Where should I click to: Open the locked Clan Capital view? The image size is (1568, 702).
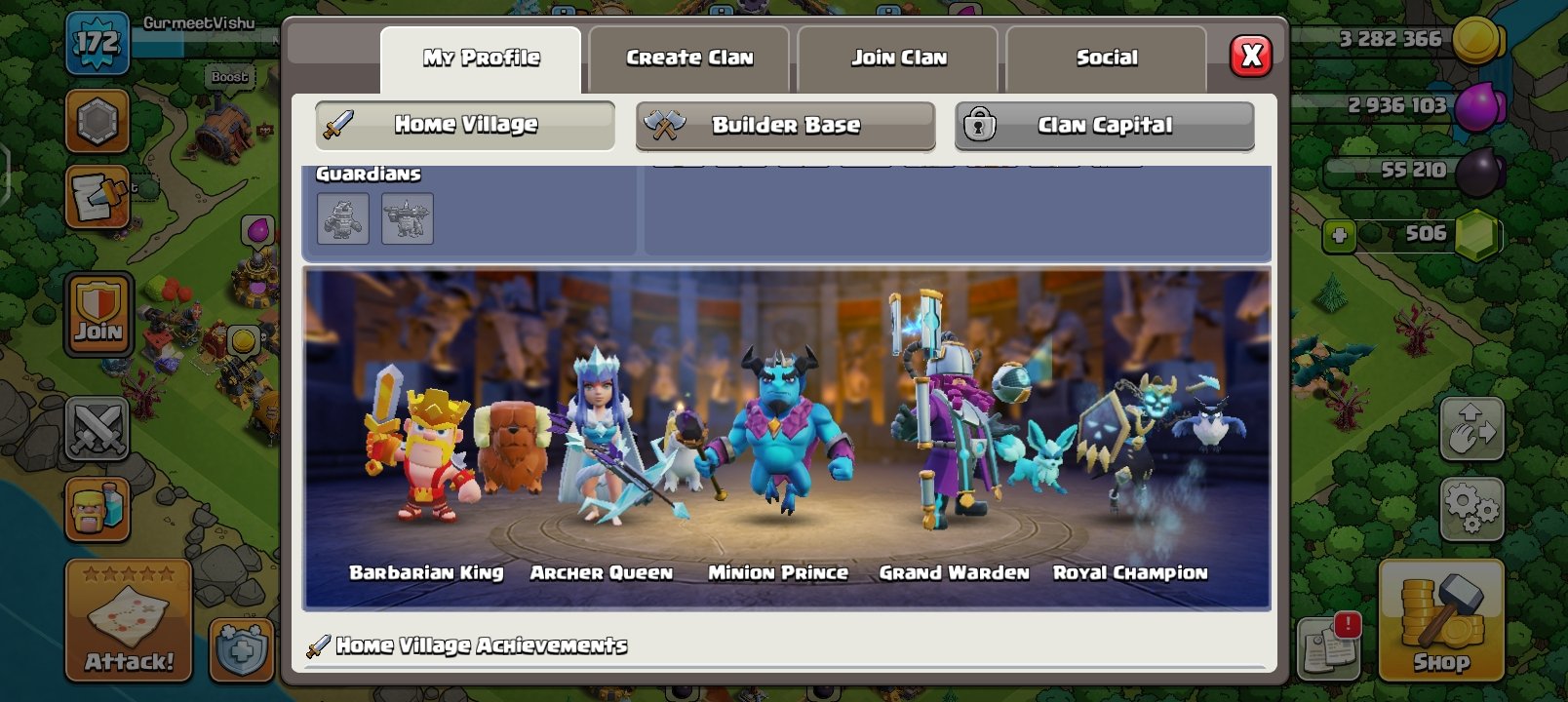pos(1104,125)
